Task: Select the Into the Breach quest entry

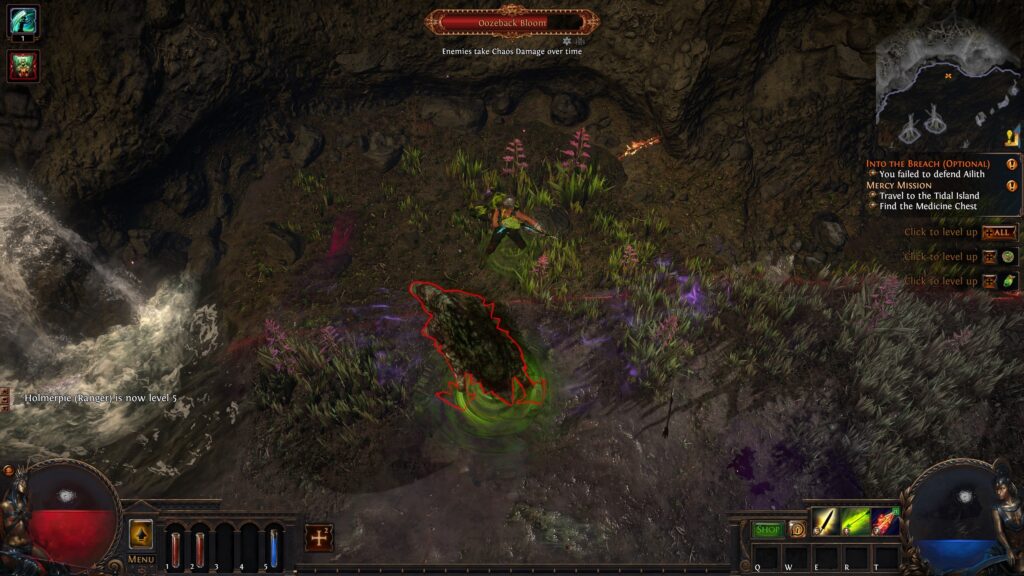Action: pyautogui.click(x=927, y=164)
